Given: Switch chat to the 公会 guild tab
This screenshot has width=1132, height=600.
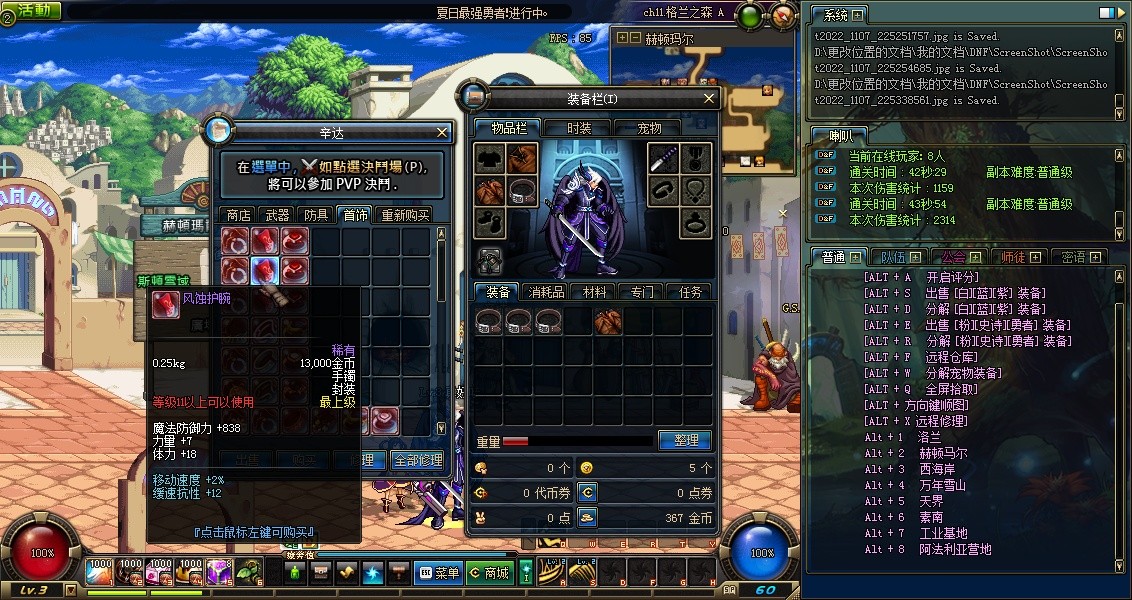Looking at the screenshot, I should pos(954,257).
